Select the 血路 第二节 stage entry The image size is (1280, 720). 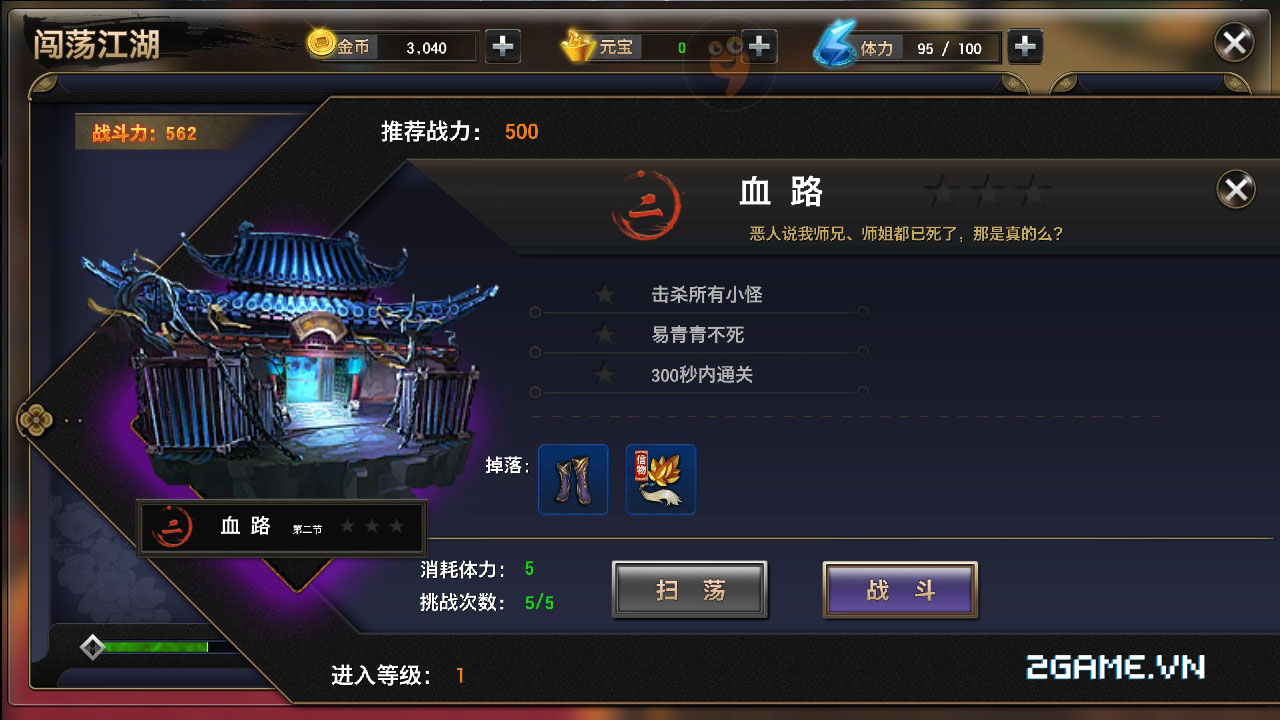point(280,525)
